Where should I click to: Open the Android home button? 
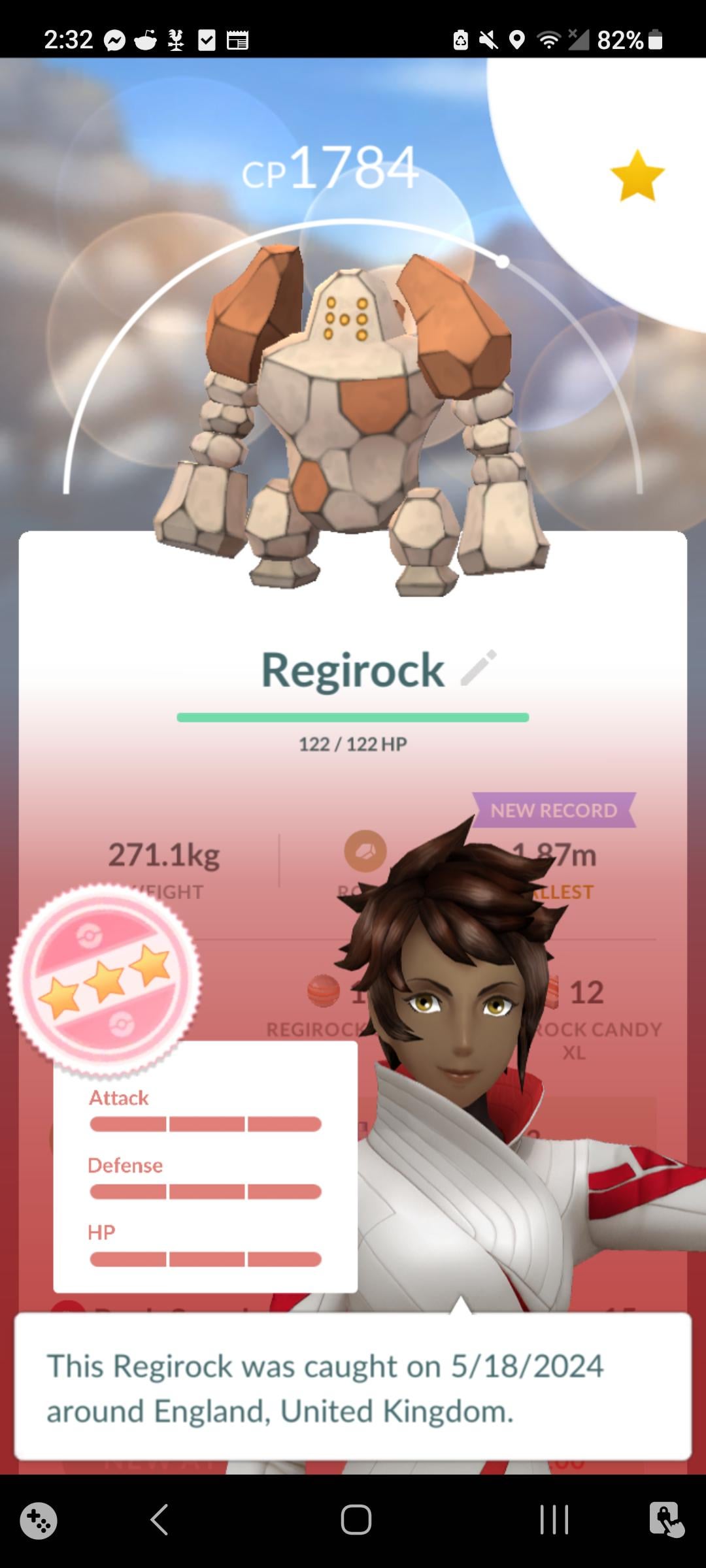tap(356, 1519)
